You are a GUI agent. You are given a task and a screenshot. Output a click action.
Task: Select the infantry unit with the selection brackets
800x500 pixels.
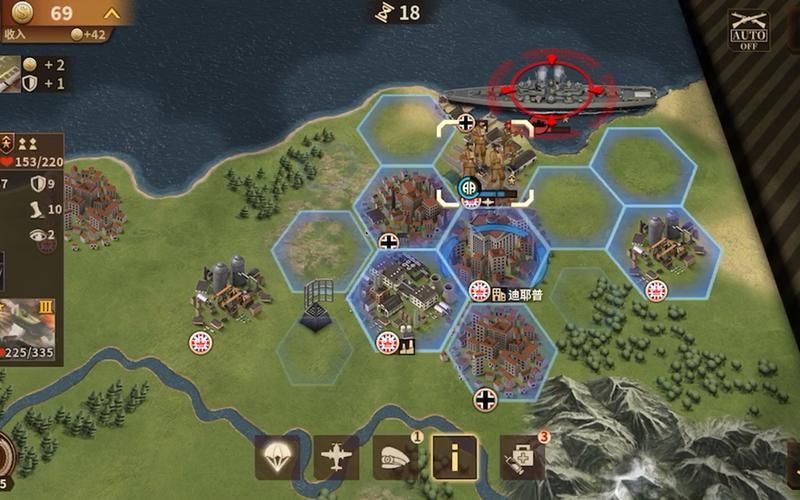[x=485, y=160]
